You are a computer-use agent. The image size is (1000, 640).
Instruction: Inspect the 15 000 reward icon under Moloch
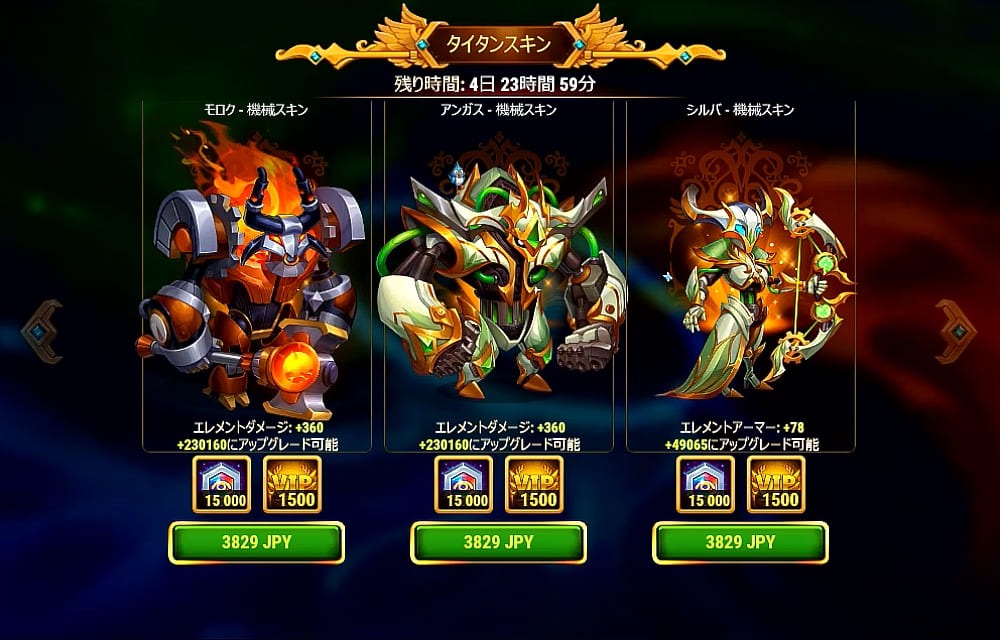click(222, 484)
